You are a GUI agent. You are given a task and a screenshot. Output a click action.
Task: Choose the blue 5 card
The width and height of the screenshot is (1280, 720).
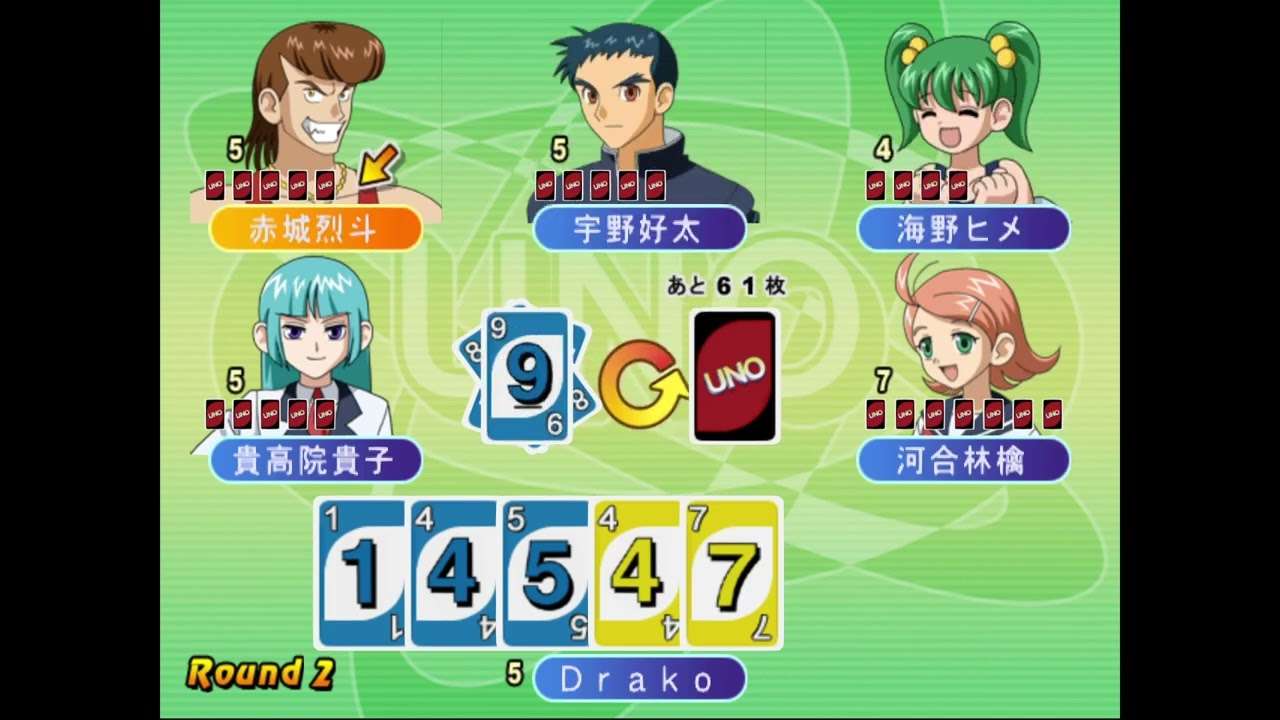[x=545, y=573]
